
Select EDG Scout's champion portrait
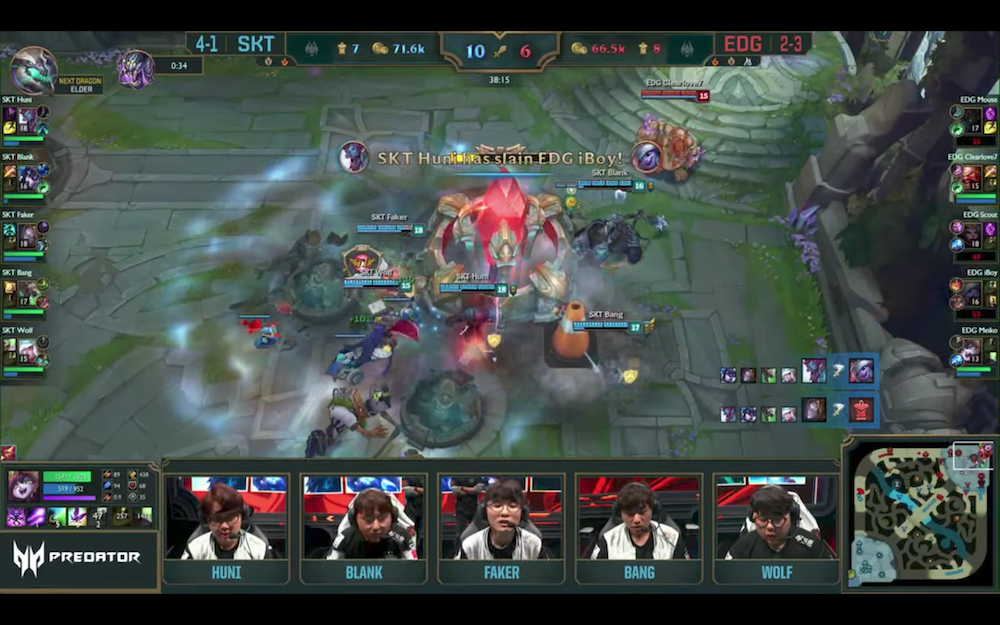point(972,236)
